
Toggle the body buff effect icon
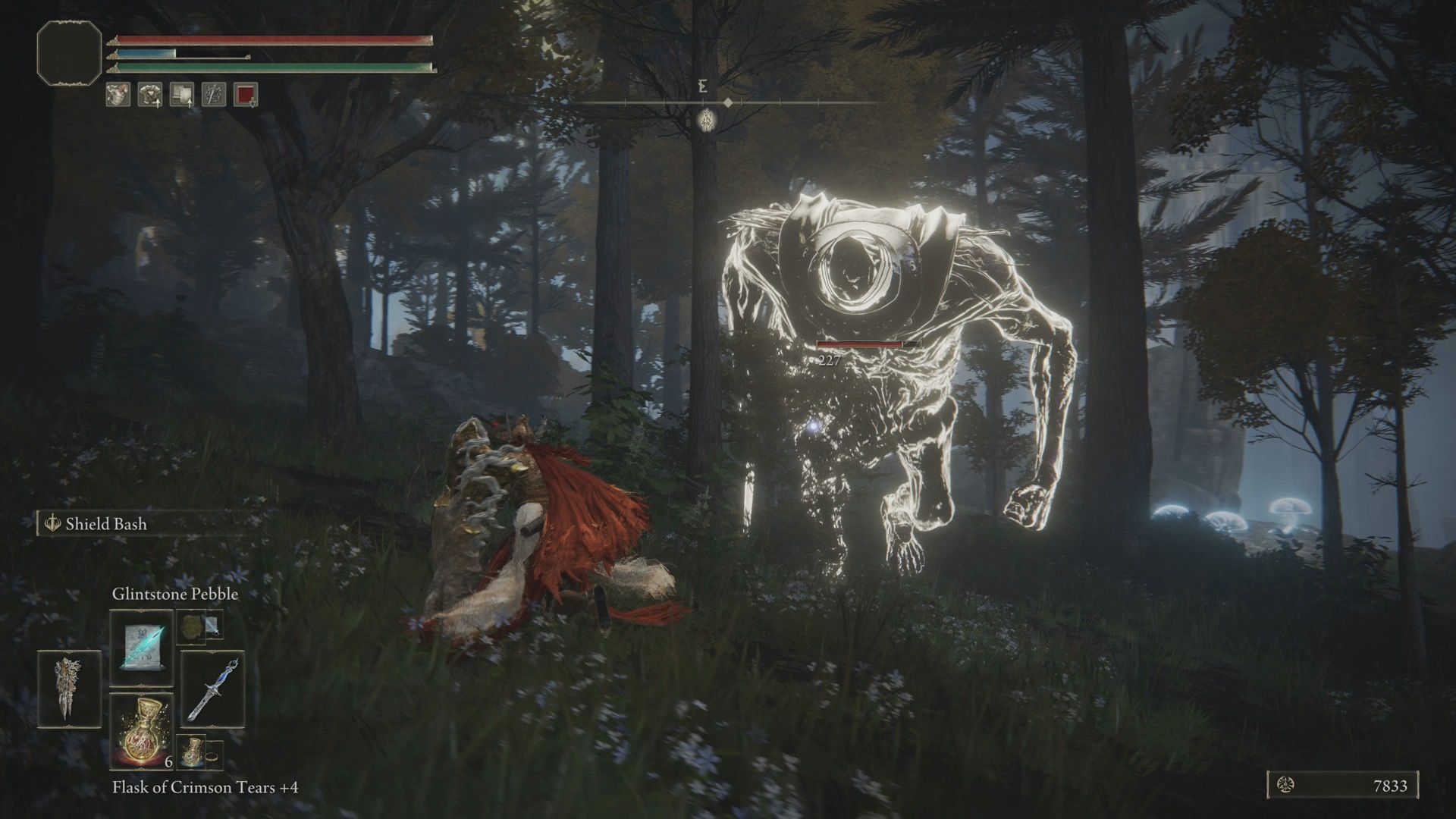coord(118,94)
